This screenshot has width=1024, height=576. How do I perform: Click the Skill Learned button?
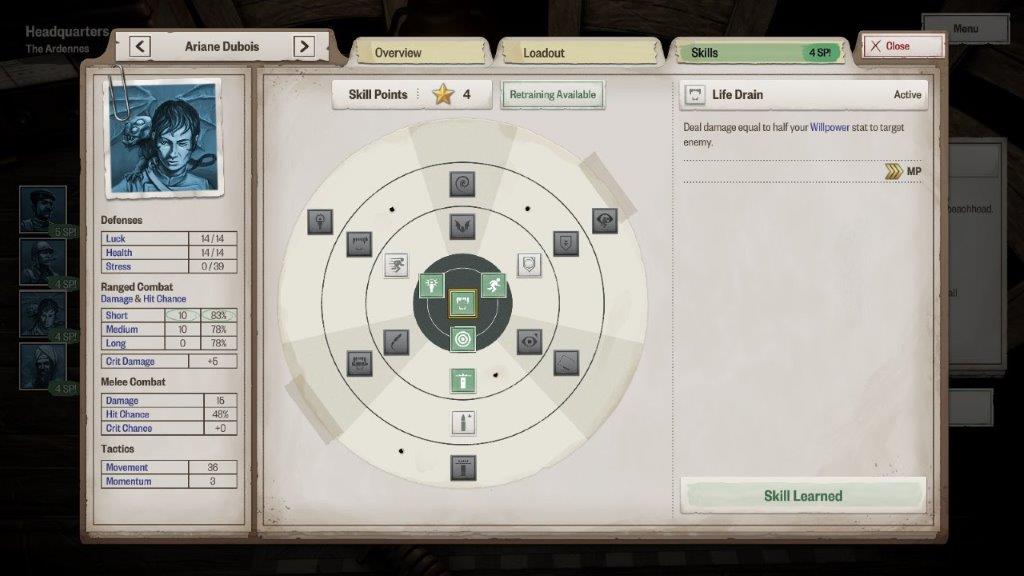coord(803,496)
